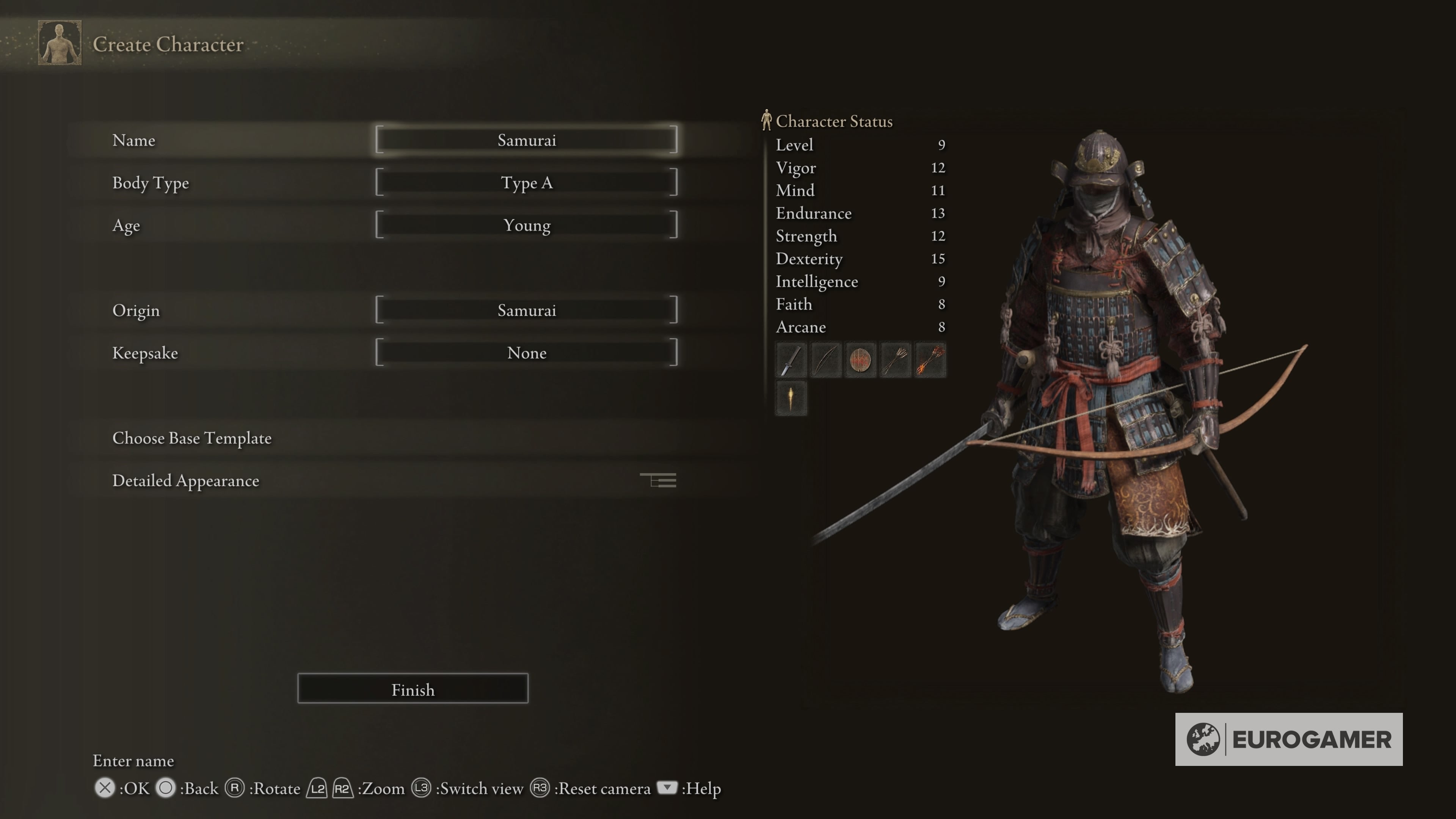Select the Uchigatana katana equipment icon
The width and height of the screenshot is (1456, 819).
pos(791,360)
